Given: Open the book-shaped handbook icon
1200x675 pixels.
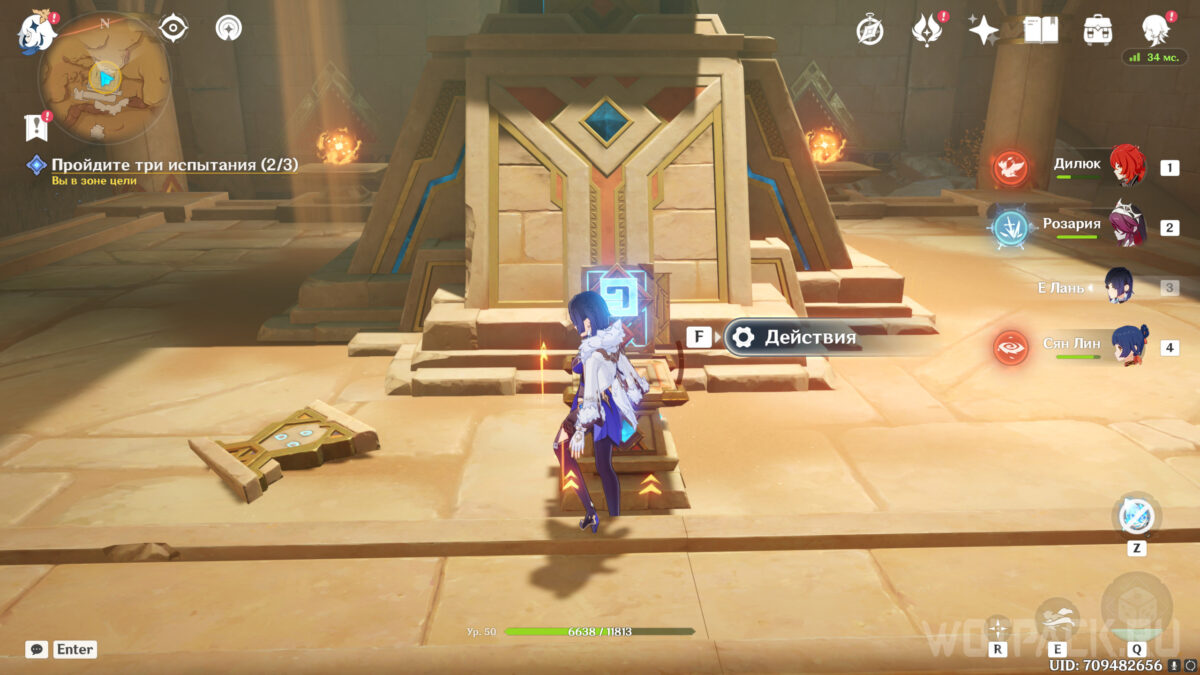Looking at the screenshot, I should [1041, 30].
